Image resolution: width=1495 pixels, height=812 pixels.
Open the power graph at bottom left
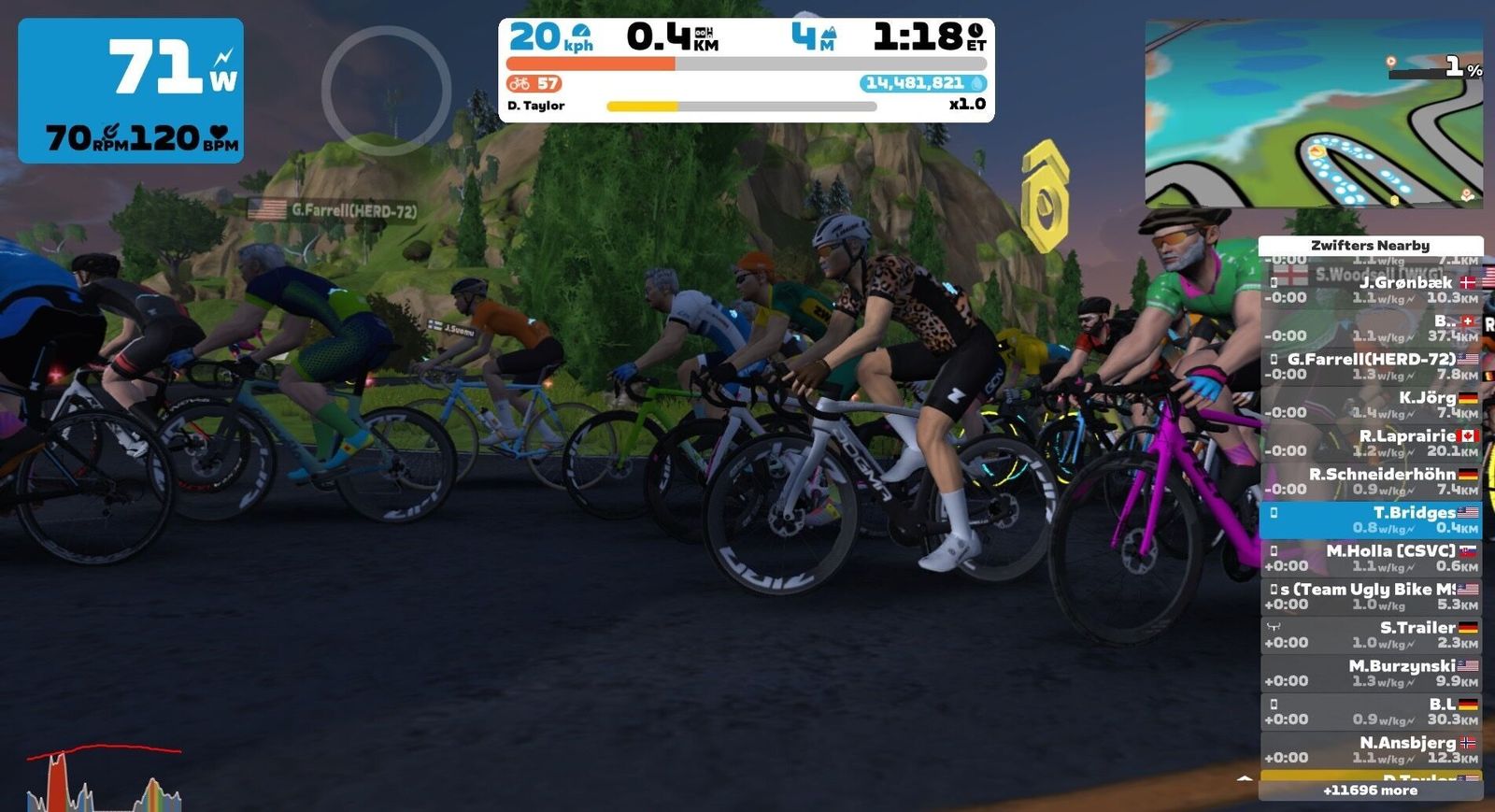coord(104,778)
